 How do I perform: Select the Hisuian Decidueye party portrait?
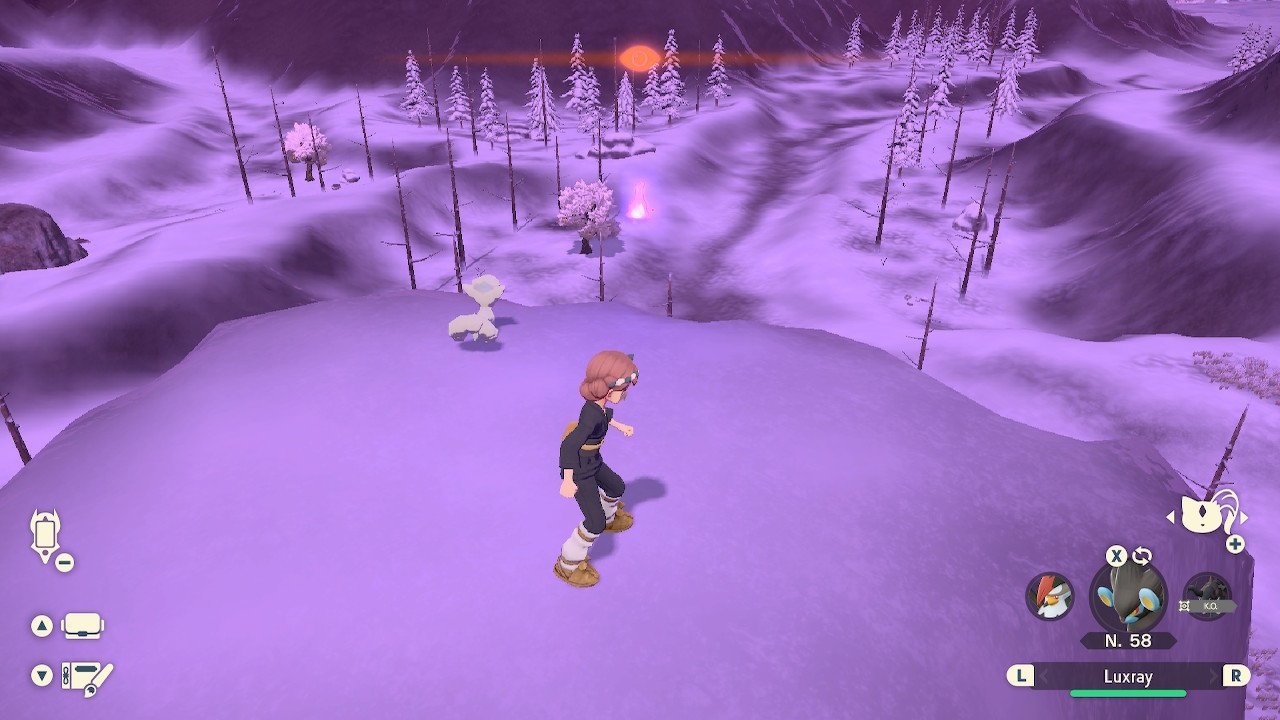[x=1050, y=596]
